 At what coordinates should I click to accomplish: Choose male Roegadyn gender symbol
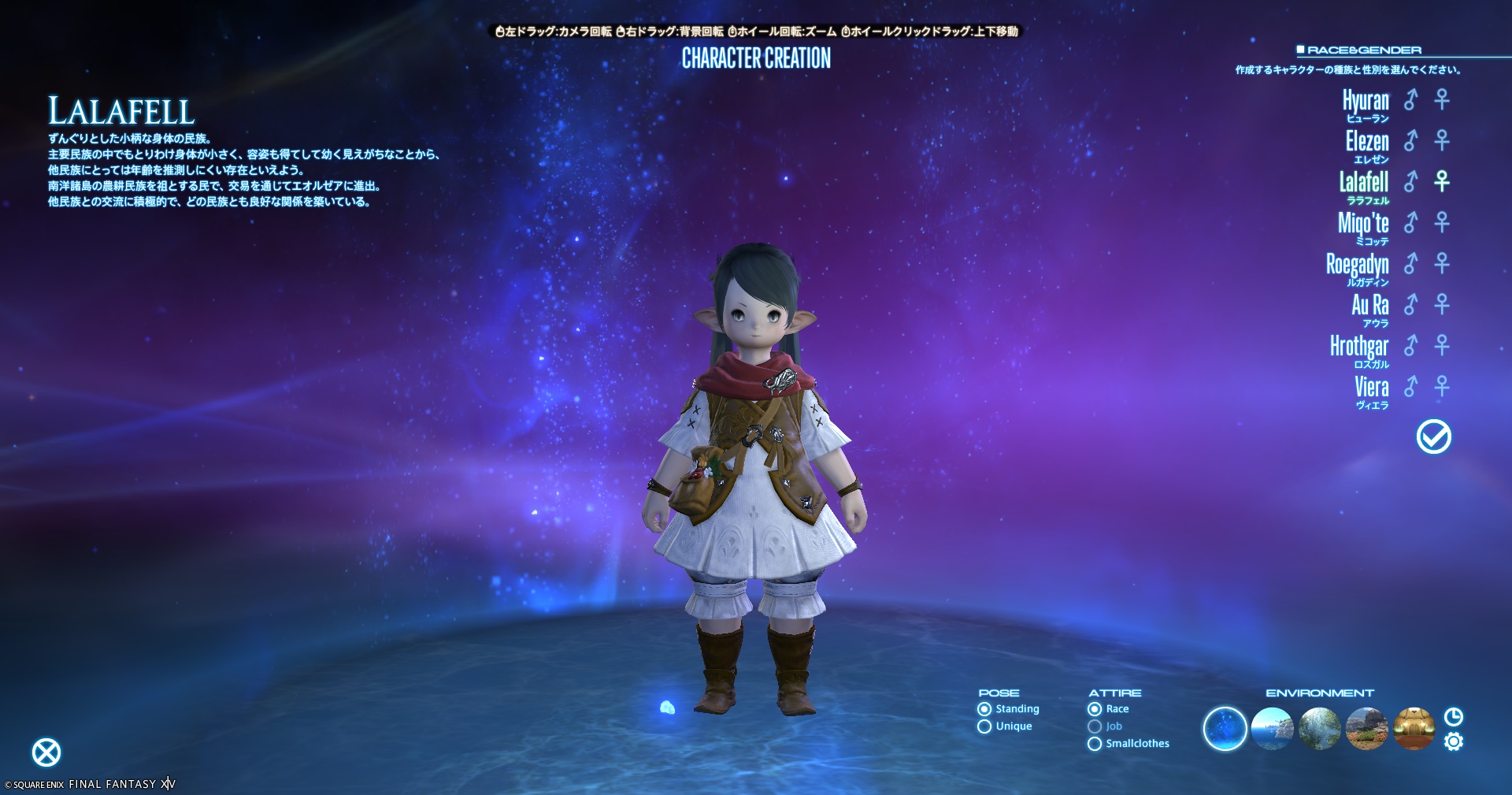[x=1410, y=264]
